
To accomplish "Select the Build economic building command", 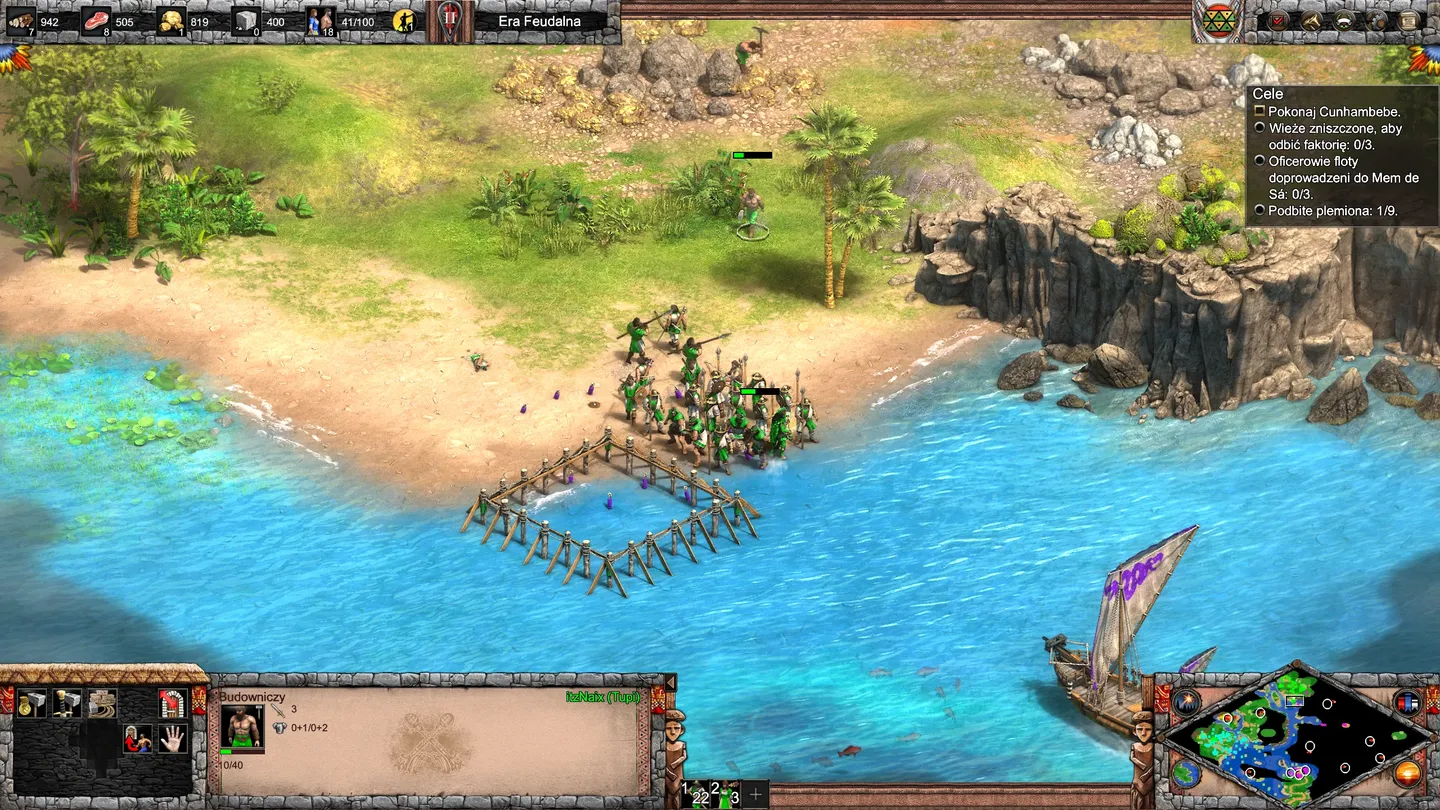I will coord(32,703).
